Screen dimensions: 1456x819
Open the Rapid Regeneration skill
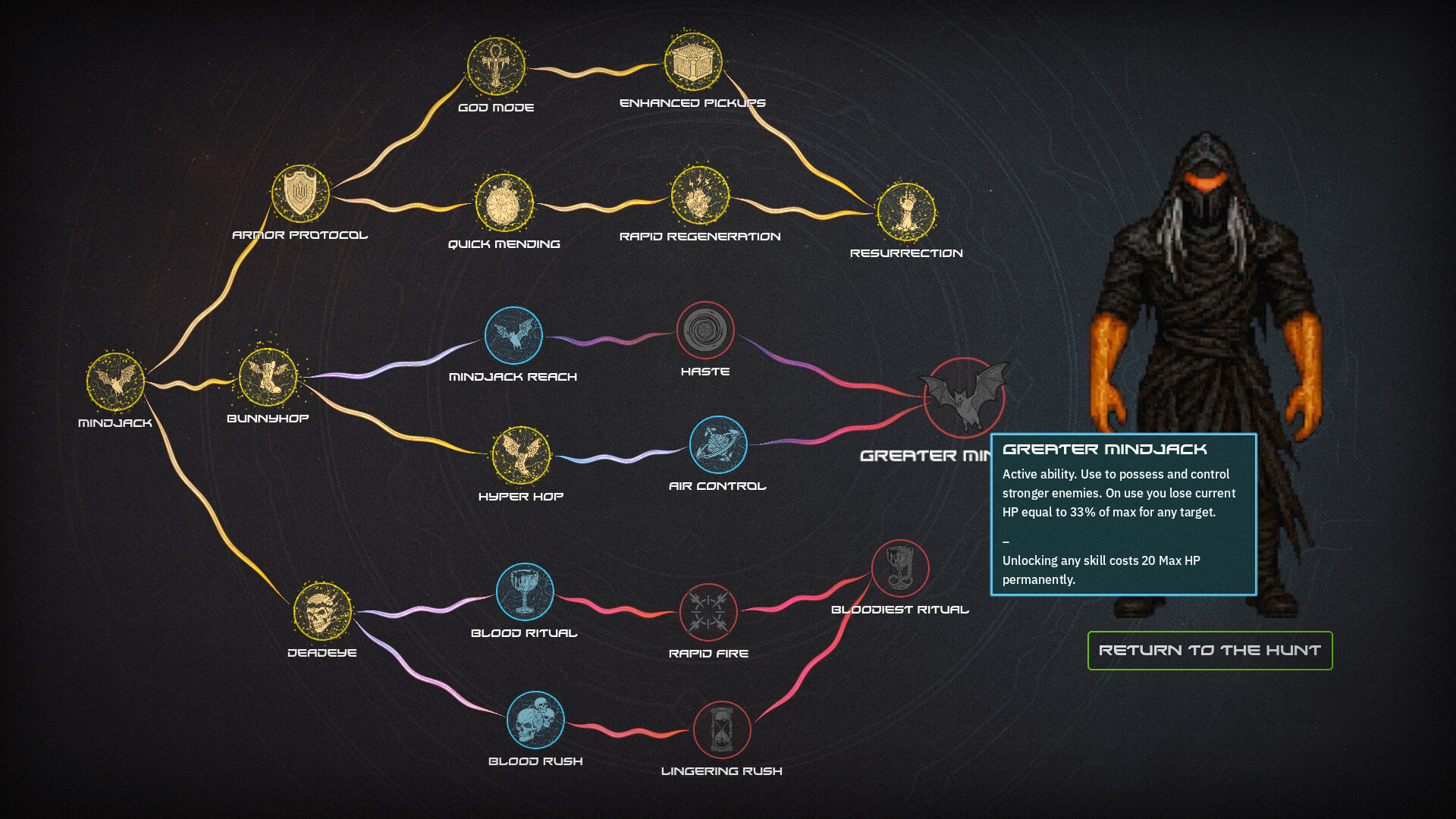click(x=699, y=196)
